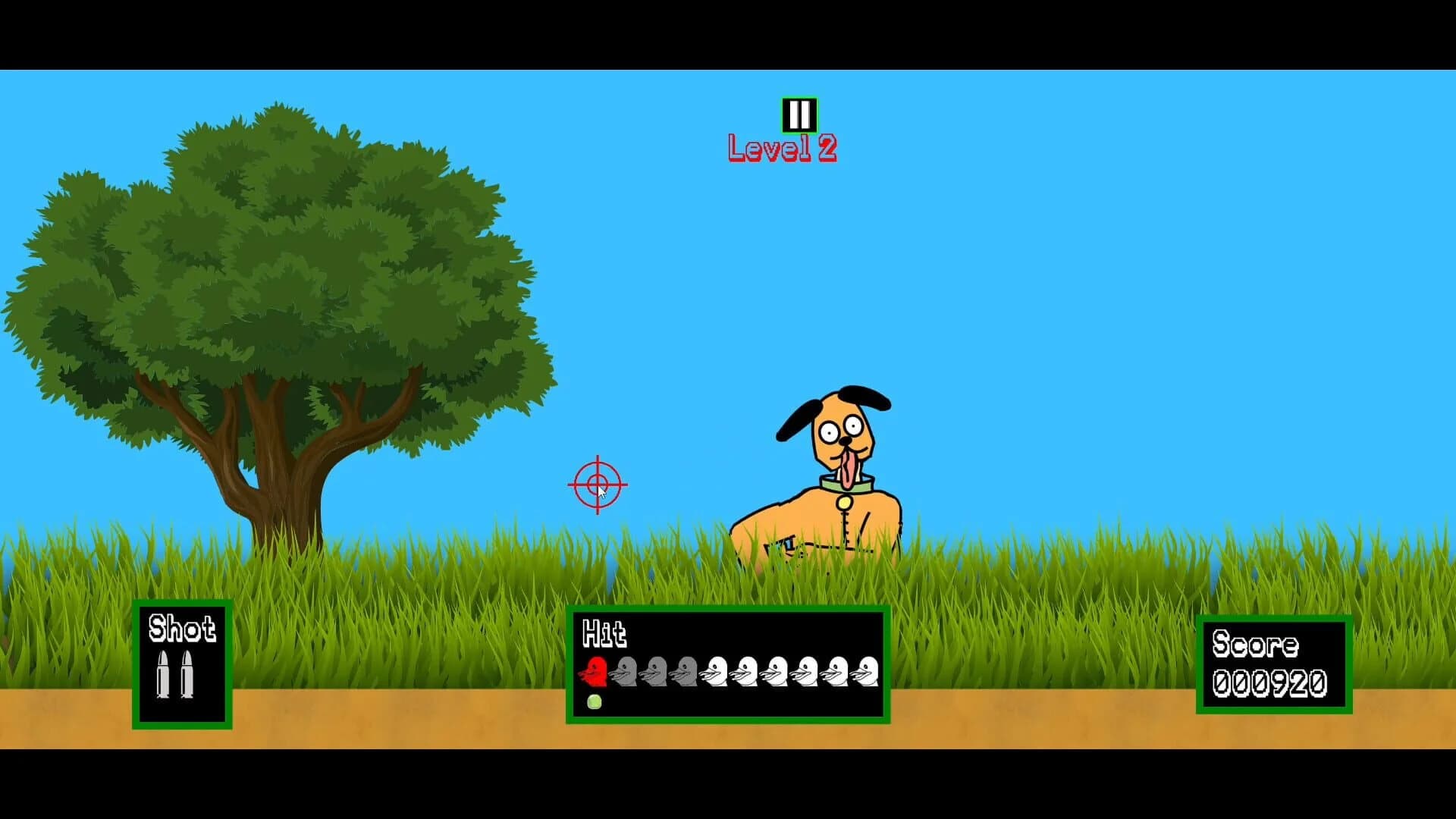Pause the game

coord(799,114)
